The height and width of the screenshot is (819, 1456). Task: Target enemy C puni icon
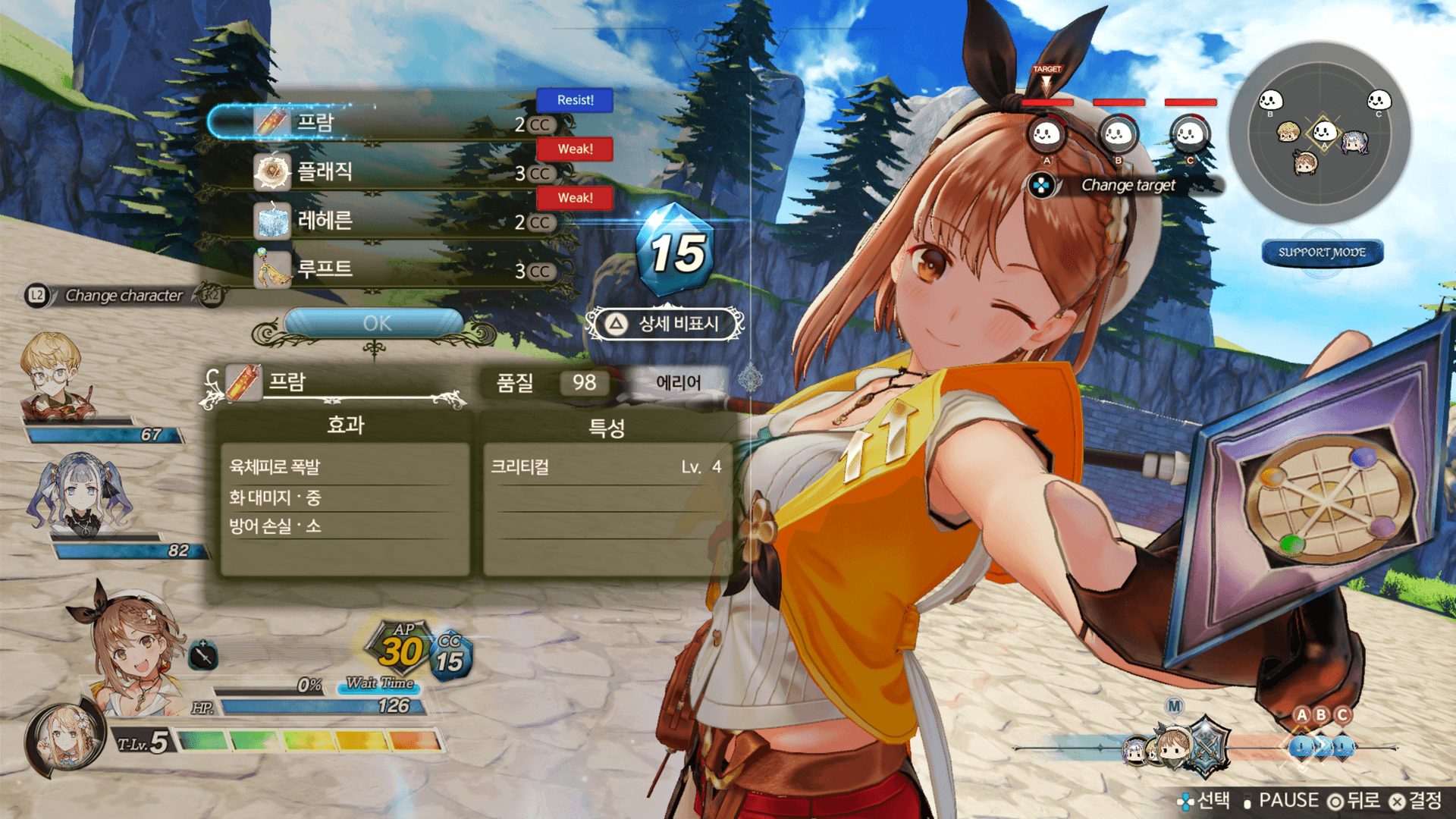1189,134
